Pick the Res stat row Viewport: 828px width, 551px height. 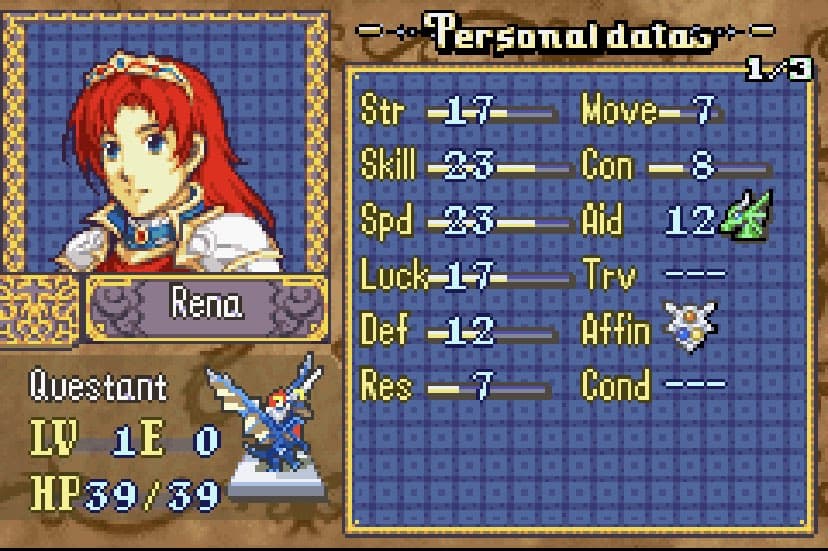tap(458, 386)
